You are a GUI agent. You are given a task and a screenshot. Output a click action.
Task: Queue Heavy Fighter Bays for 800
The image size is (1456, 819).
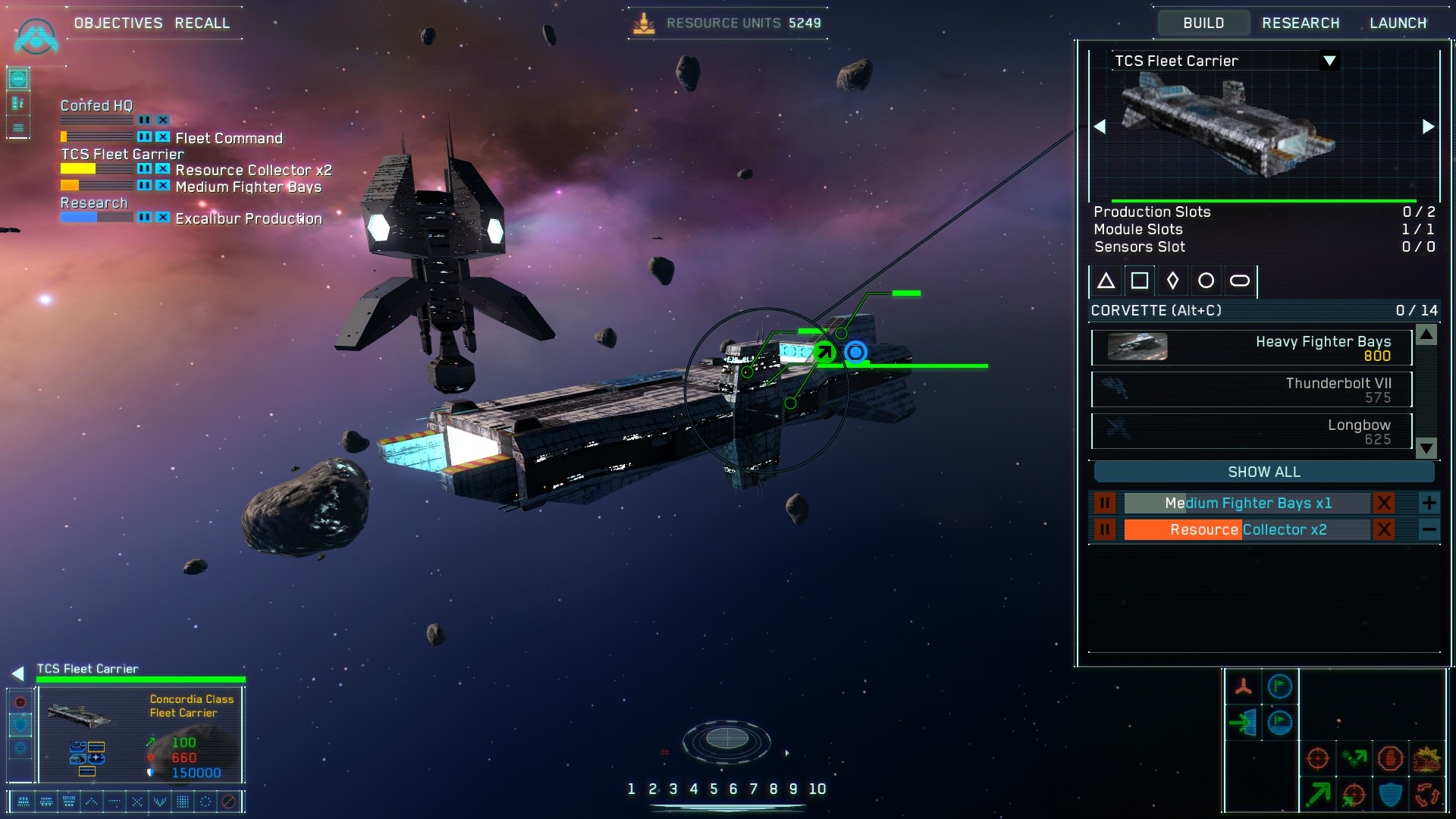click(x=1251, y=348)
